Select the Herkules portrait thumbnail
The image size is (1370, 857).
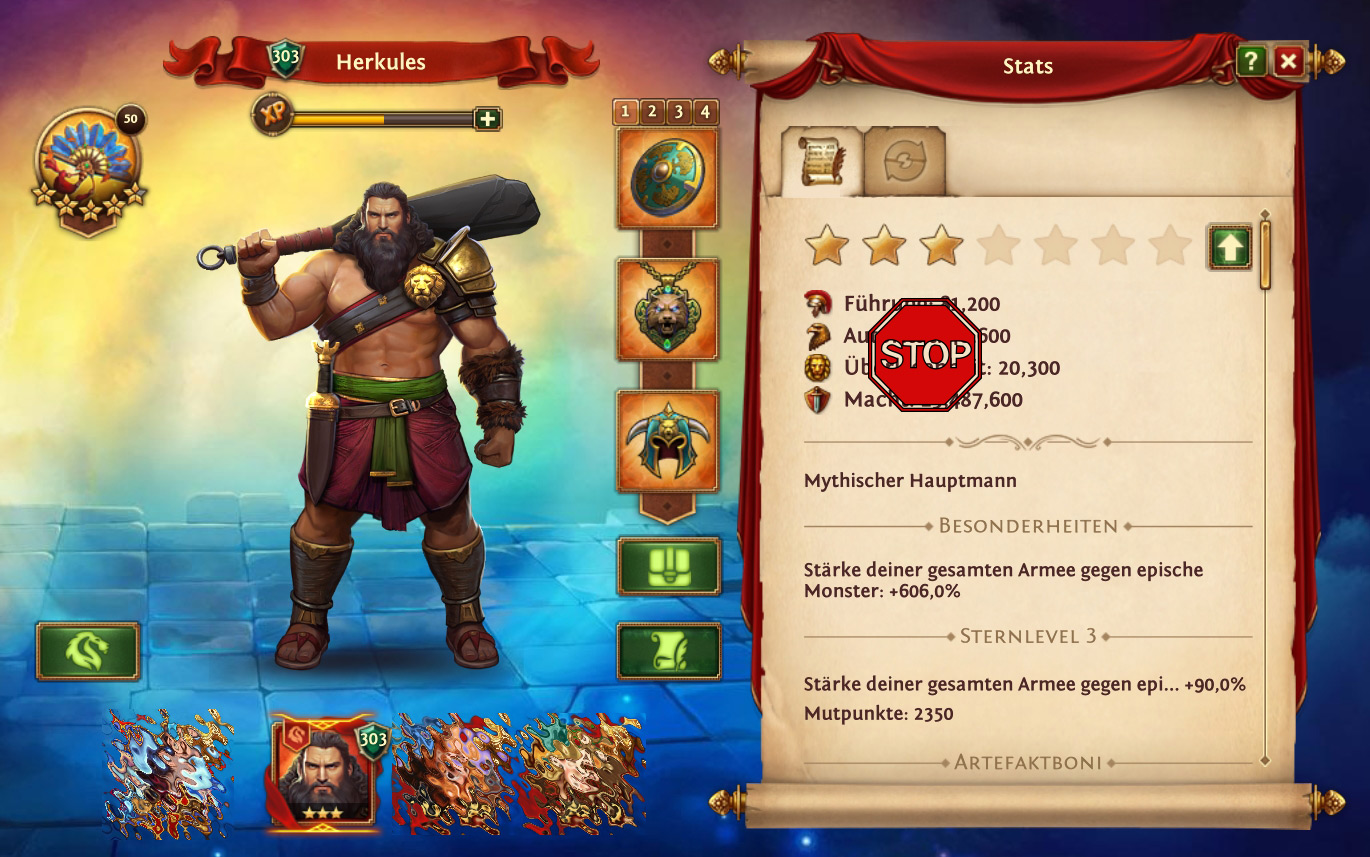pos(323,773)
